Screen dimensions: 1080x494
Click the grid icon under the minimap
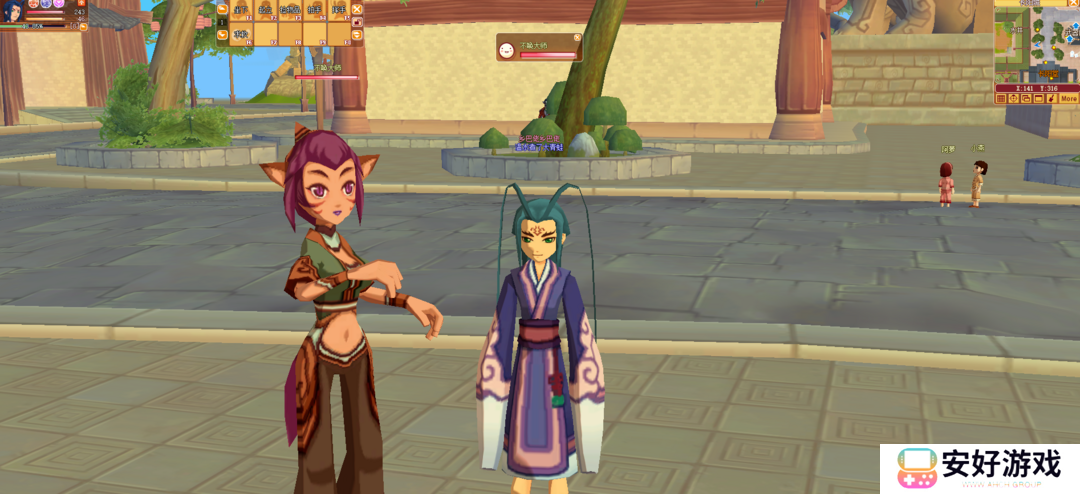tap(1001, 99)
